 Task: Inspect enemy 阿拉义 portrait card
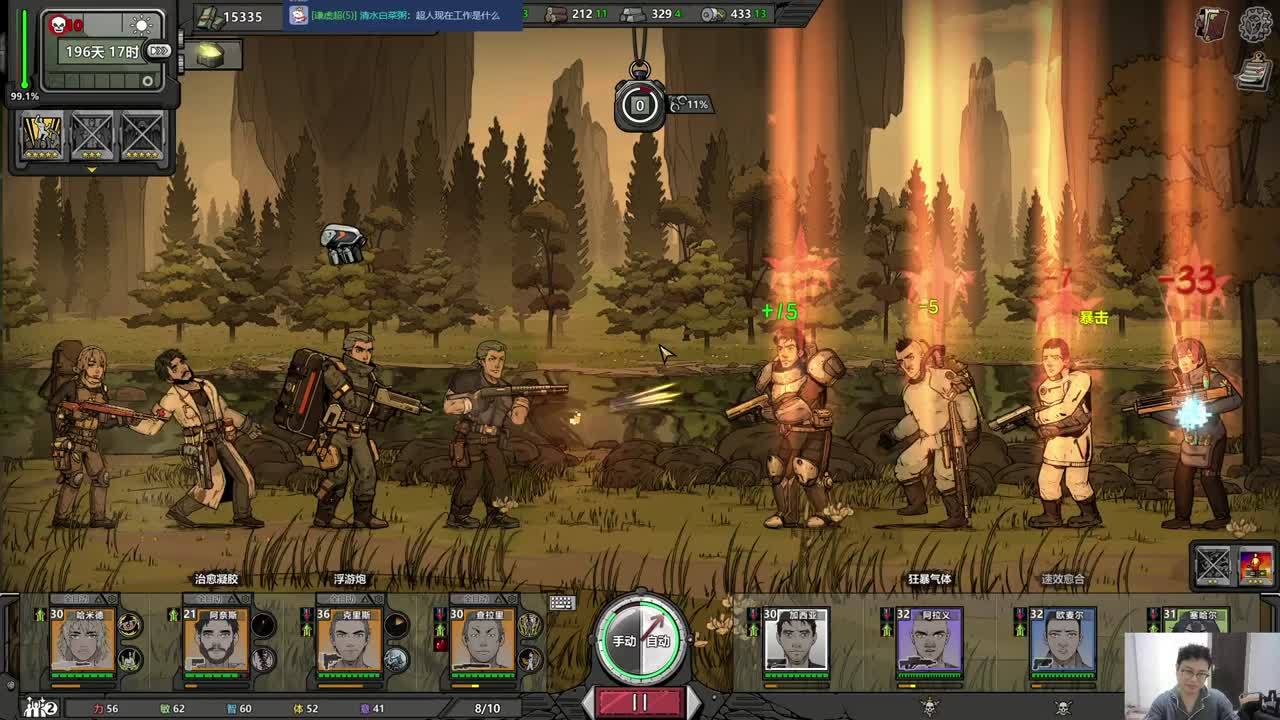tap(929, 643)
